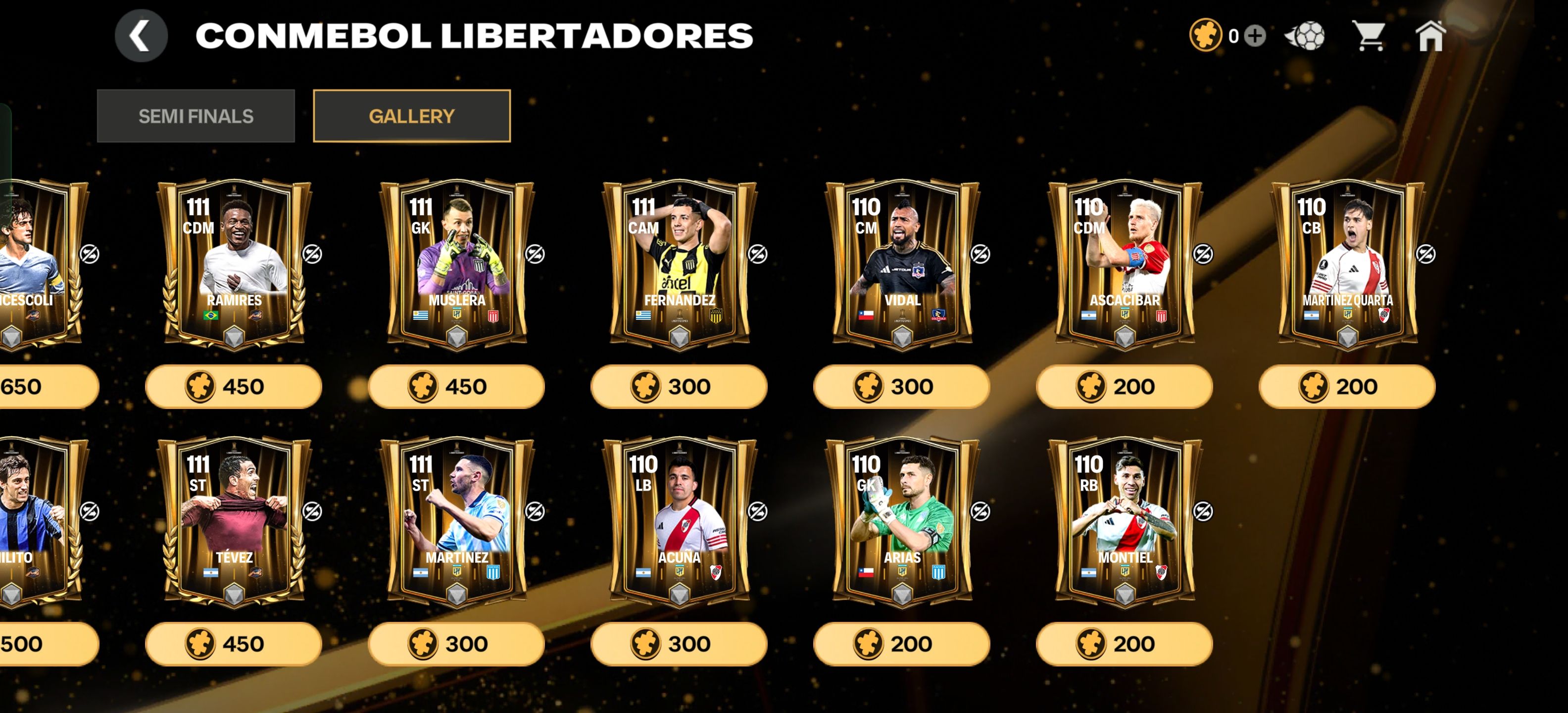Buy Acuña for 300 tokens
This screenshot has width=1568, height=713.
coord(679,644)
